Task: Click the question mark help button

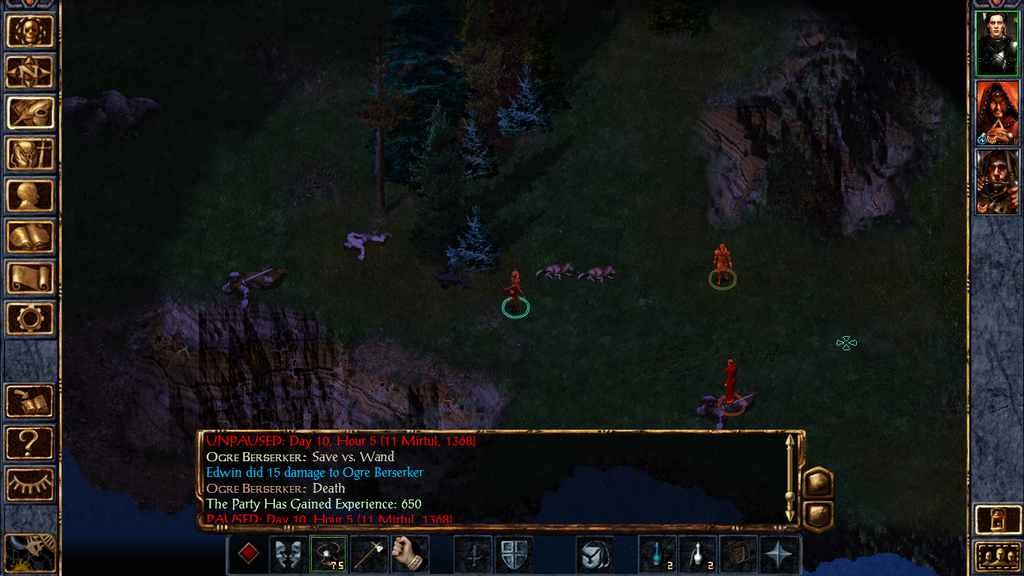Action: pyautogui.click(x=30, y=442)
